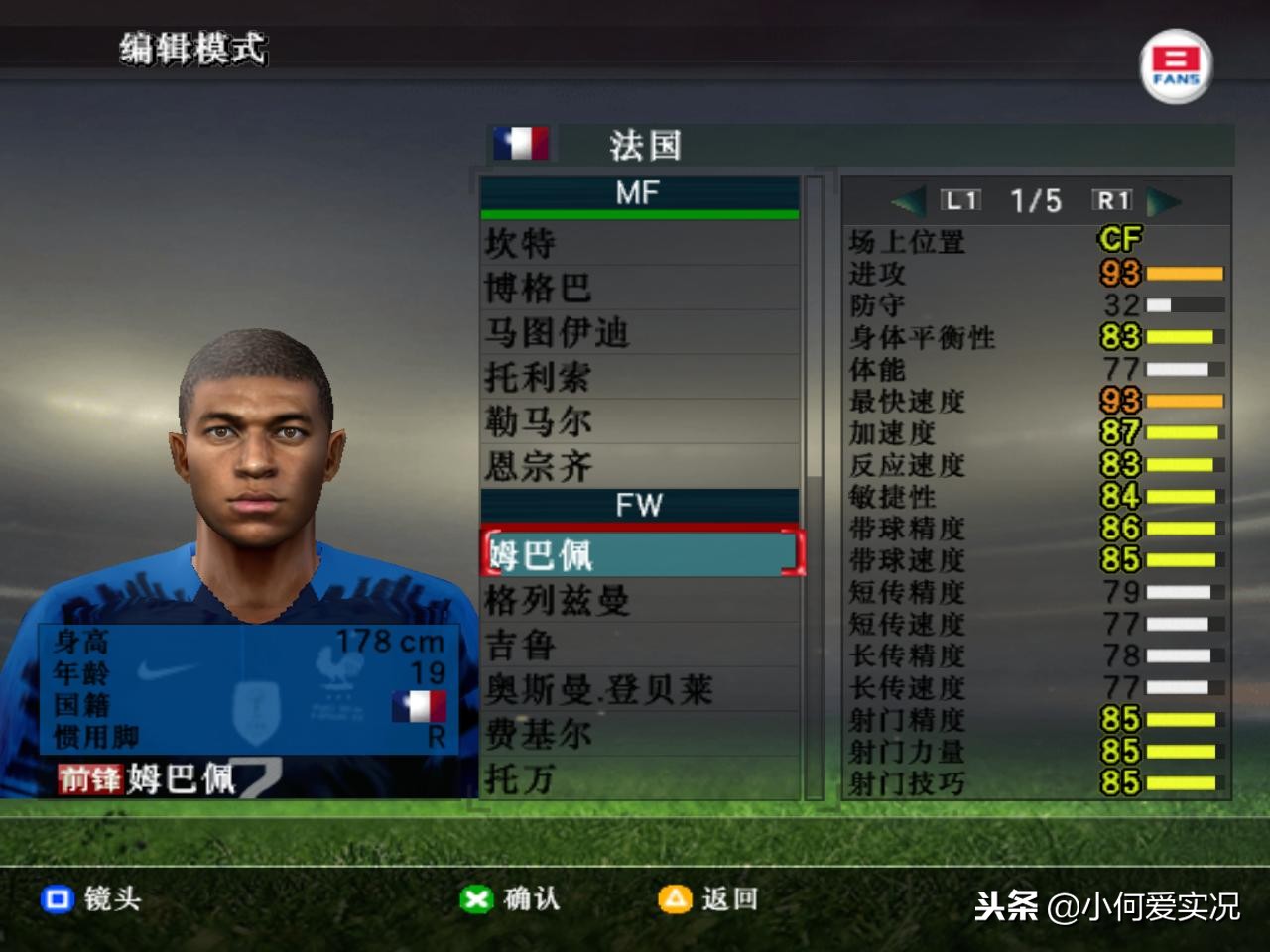1270x952 pixels.
Task: Go to the previous stats page arrow
Action: pos(907,202)
